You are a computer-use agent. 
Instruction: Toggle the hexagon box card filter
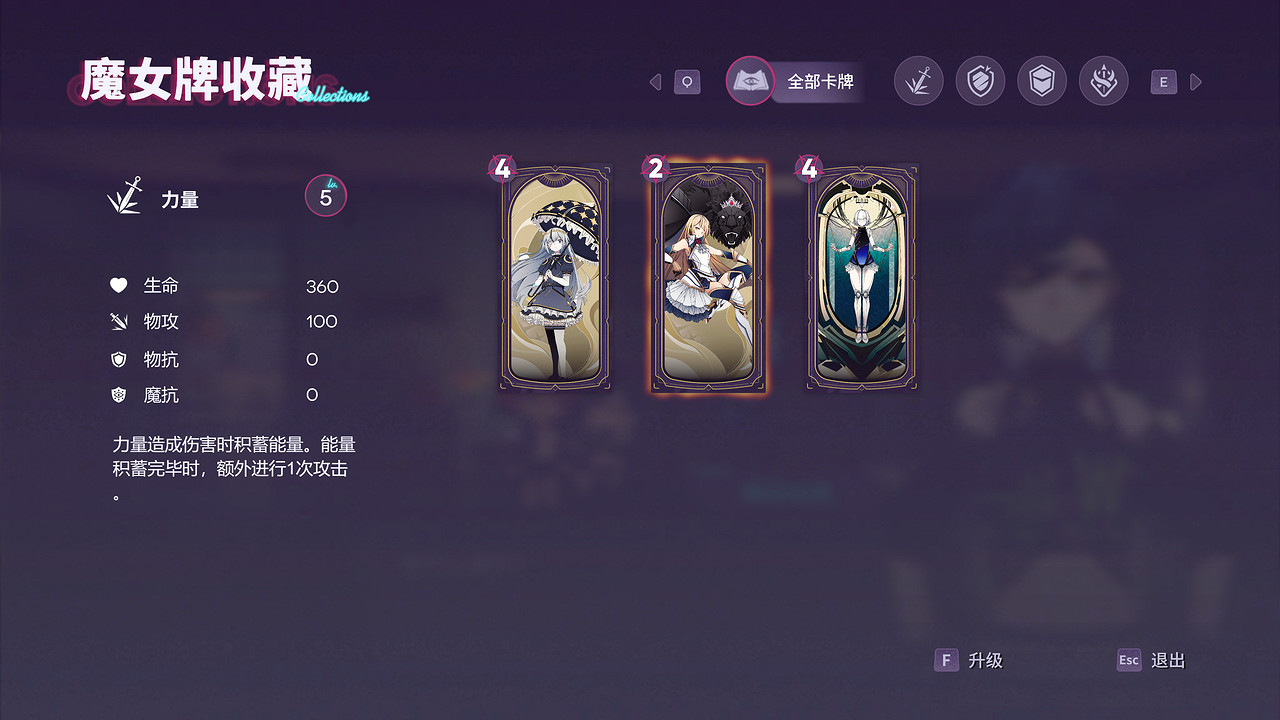pos(1042,81)
